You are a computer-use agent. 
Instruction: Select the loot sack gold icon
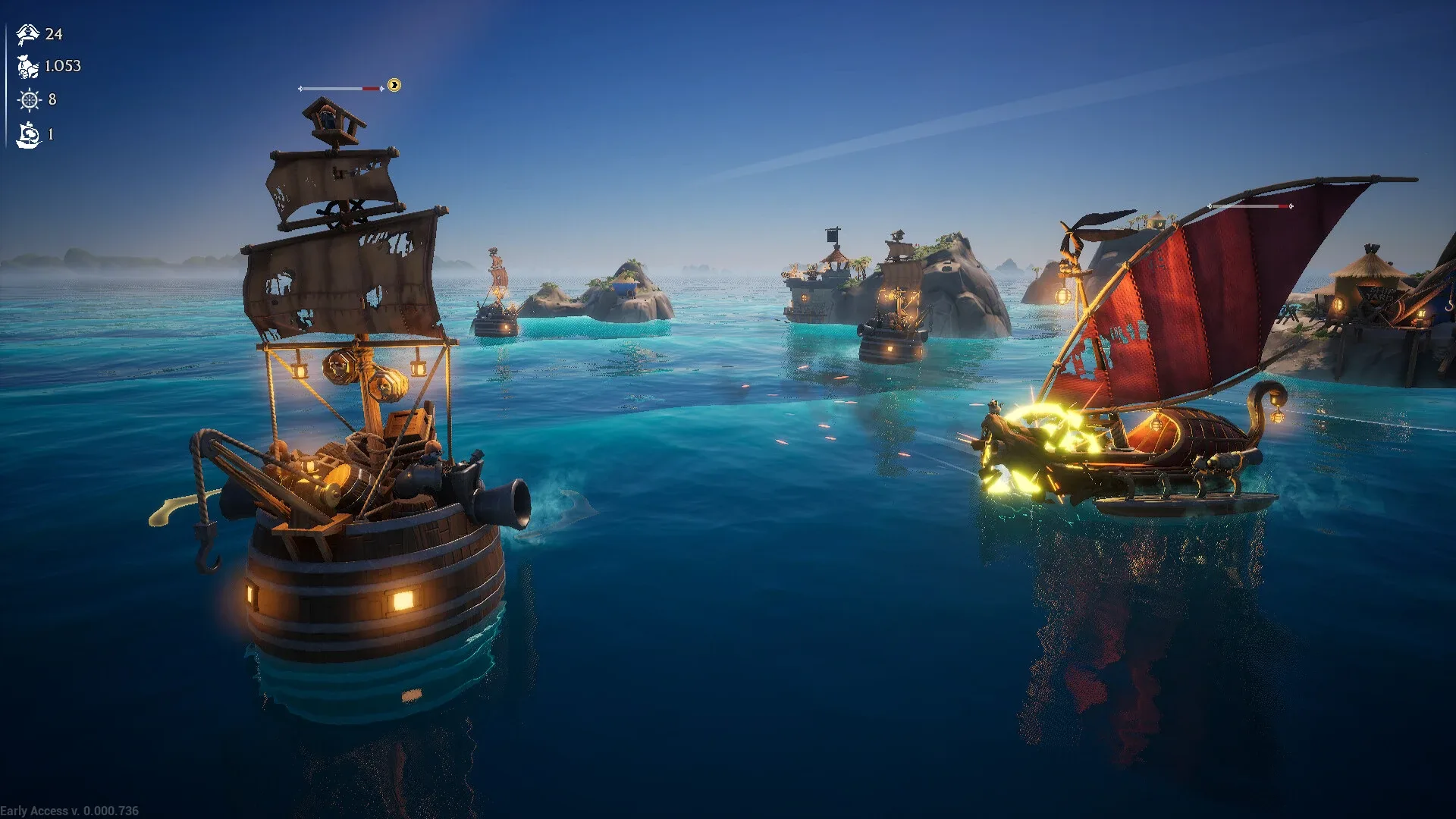click(28, 67)
